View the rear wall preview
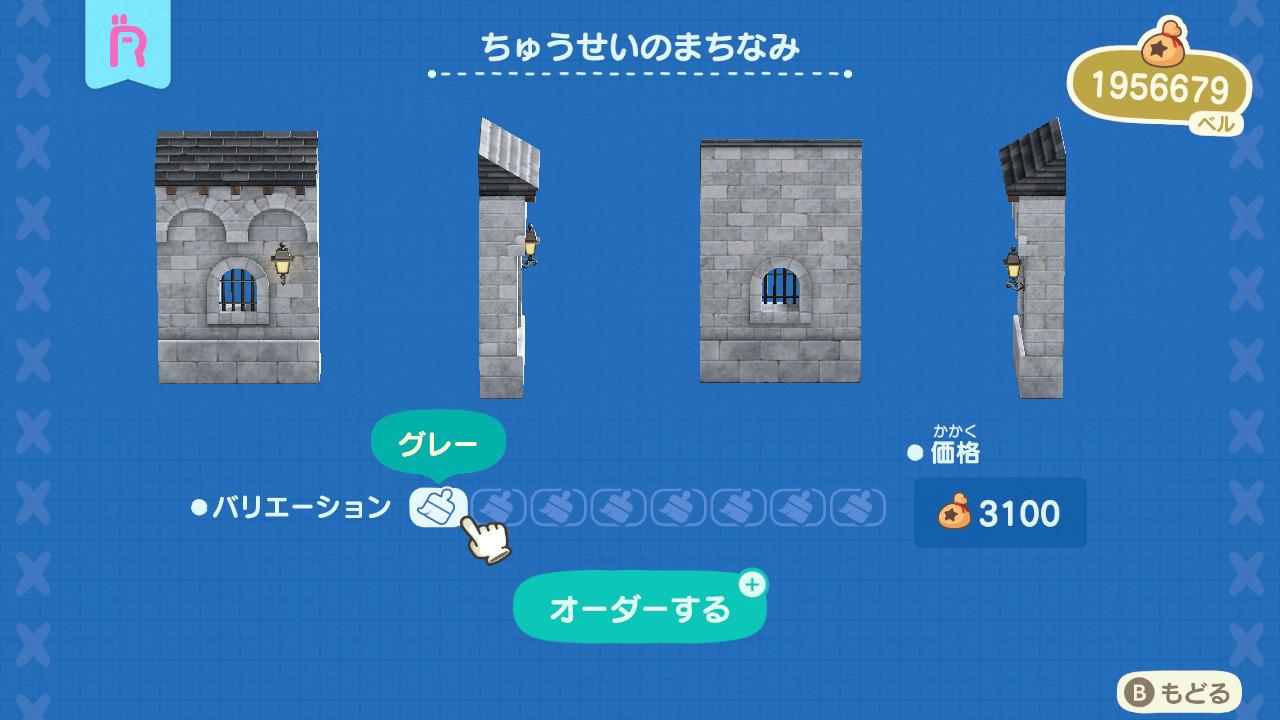The image size is (1280, 720). pyautogui.click(x=780, y=261)
